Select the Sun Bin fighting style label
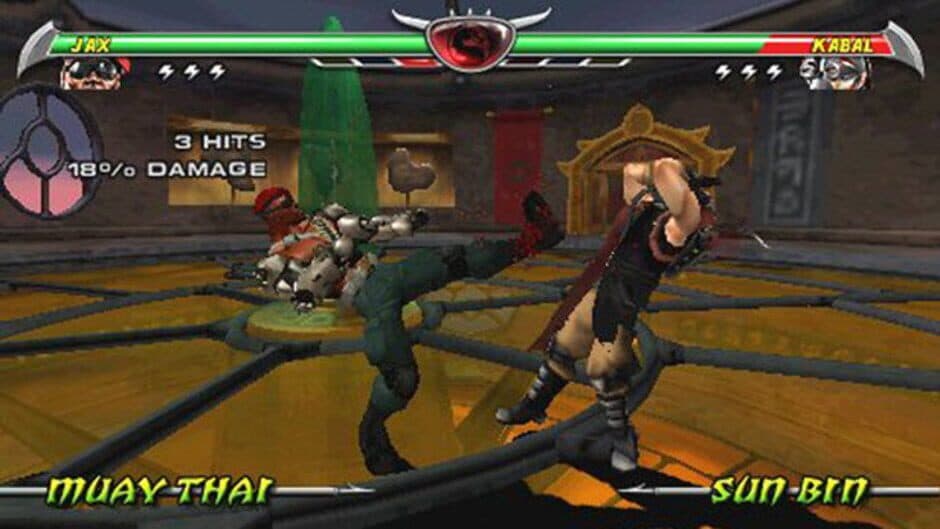Screen dimensions: 940x529 (789, 490)
